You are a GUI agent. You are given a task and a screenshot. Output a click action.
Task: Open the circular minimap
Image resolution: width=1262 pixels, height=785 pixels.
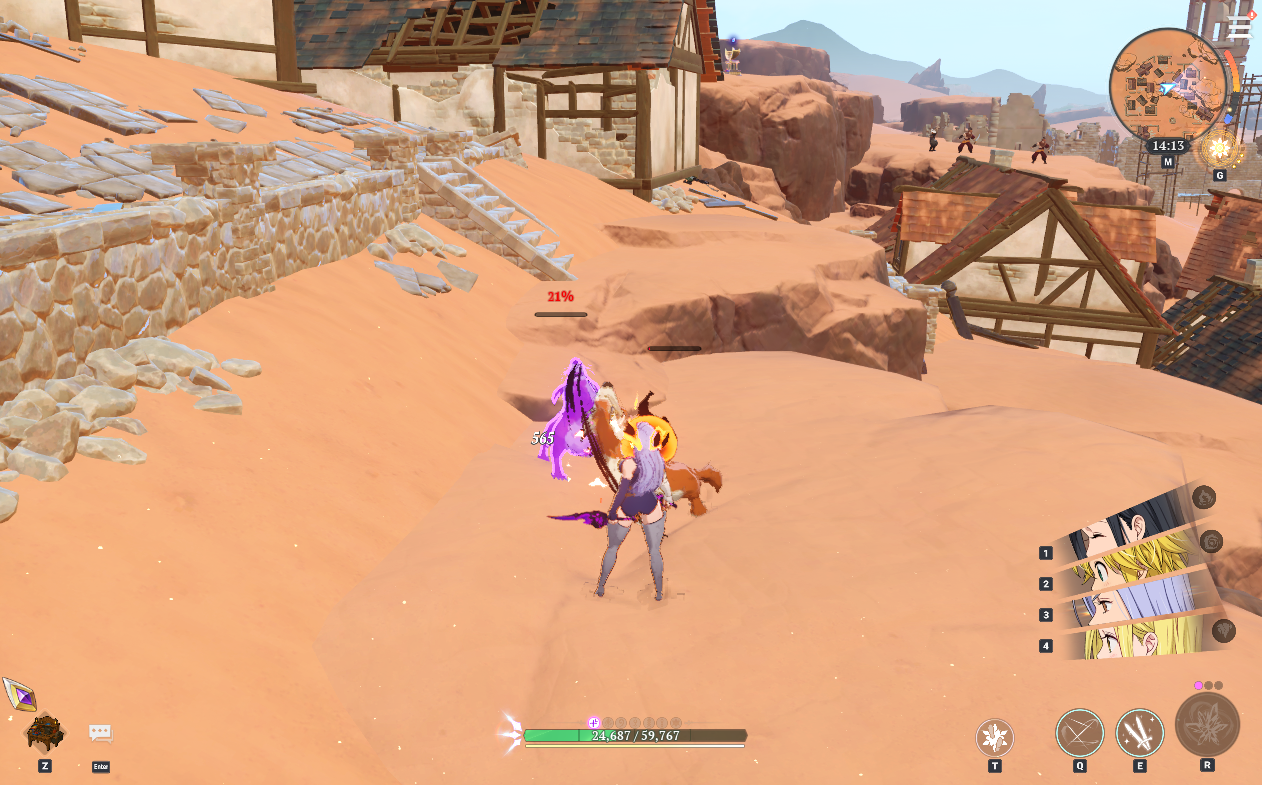pos(1167,86)
